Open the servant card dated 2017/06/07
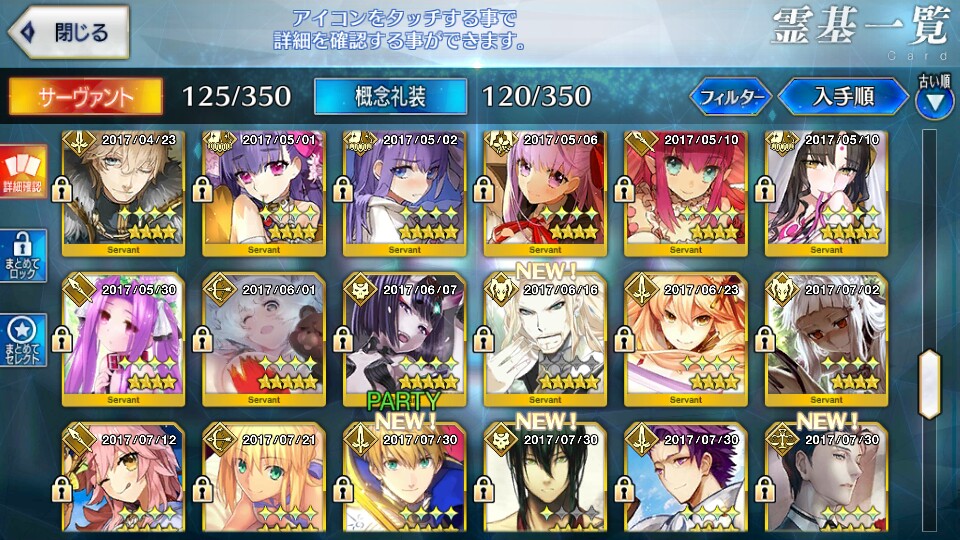The image size is (960, 540). click(x=404, y=340)
